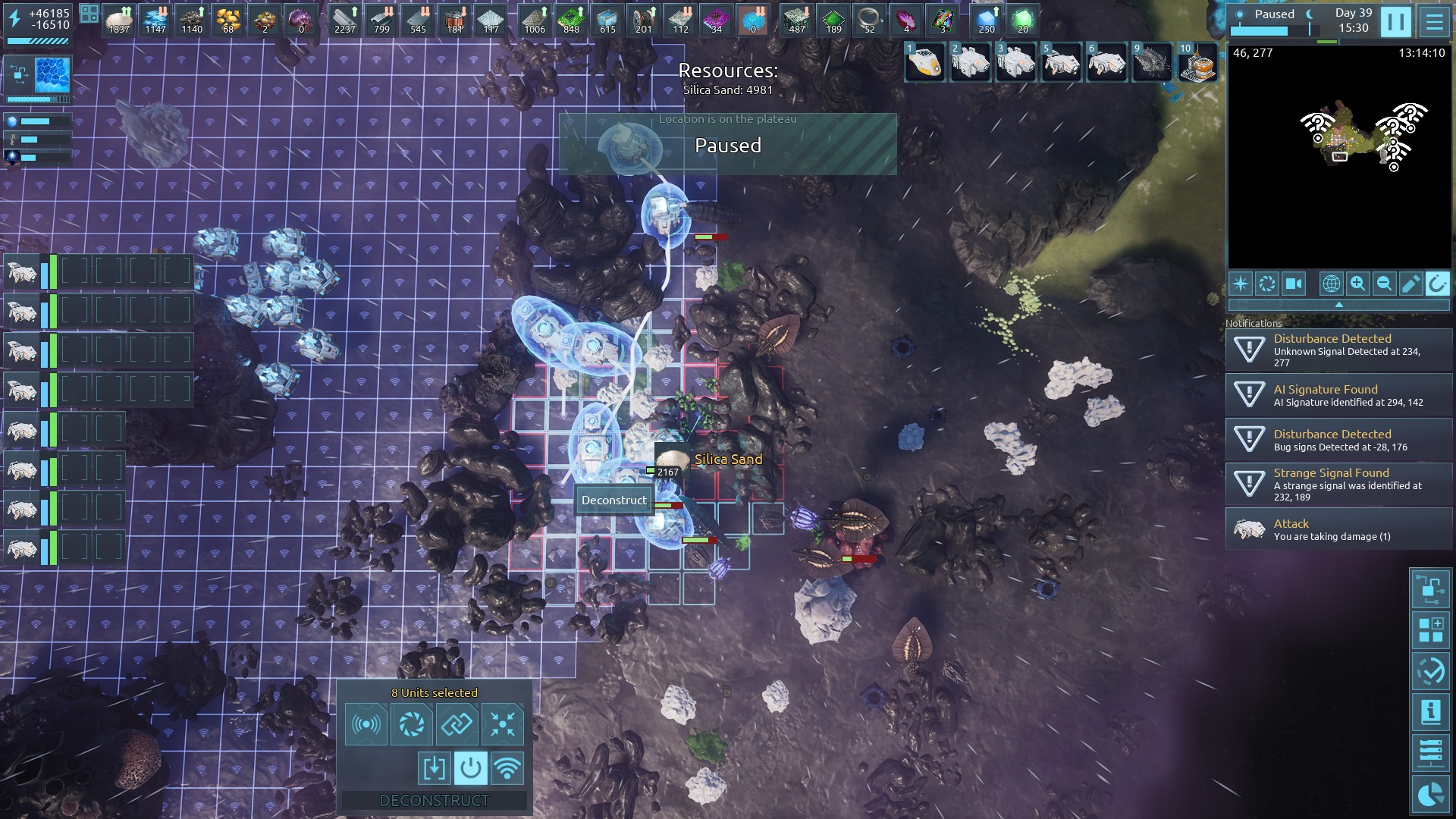Viewport: 1456px width, 819px height.
Task: Open the Strange Signal Found notification
Action: [1338, 484]
